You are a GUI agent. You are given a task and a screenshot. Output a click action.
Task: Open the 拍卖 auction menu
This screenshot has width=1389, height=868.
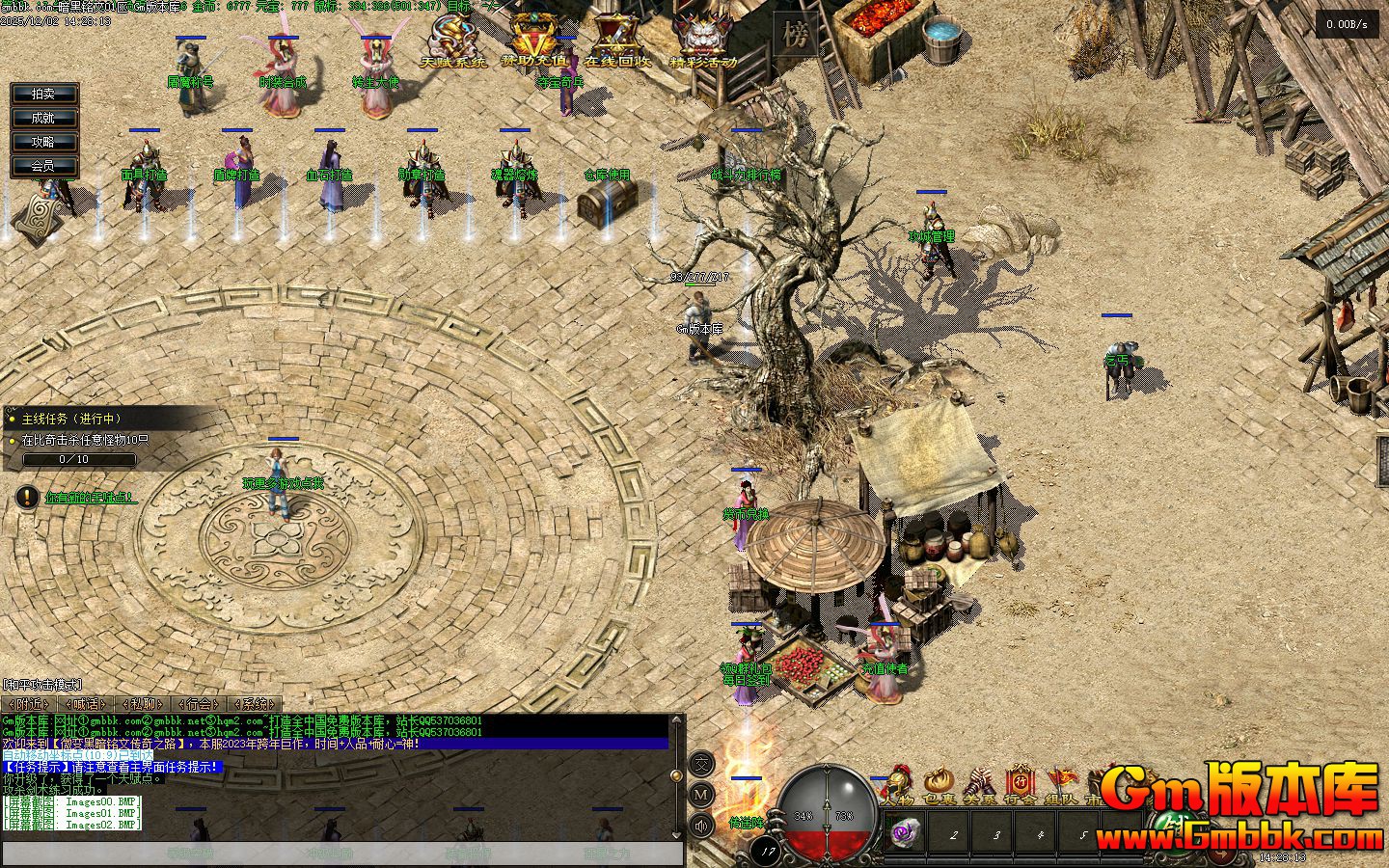[43, 94]
